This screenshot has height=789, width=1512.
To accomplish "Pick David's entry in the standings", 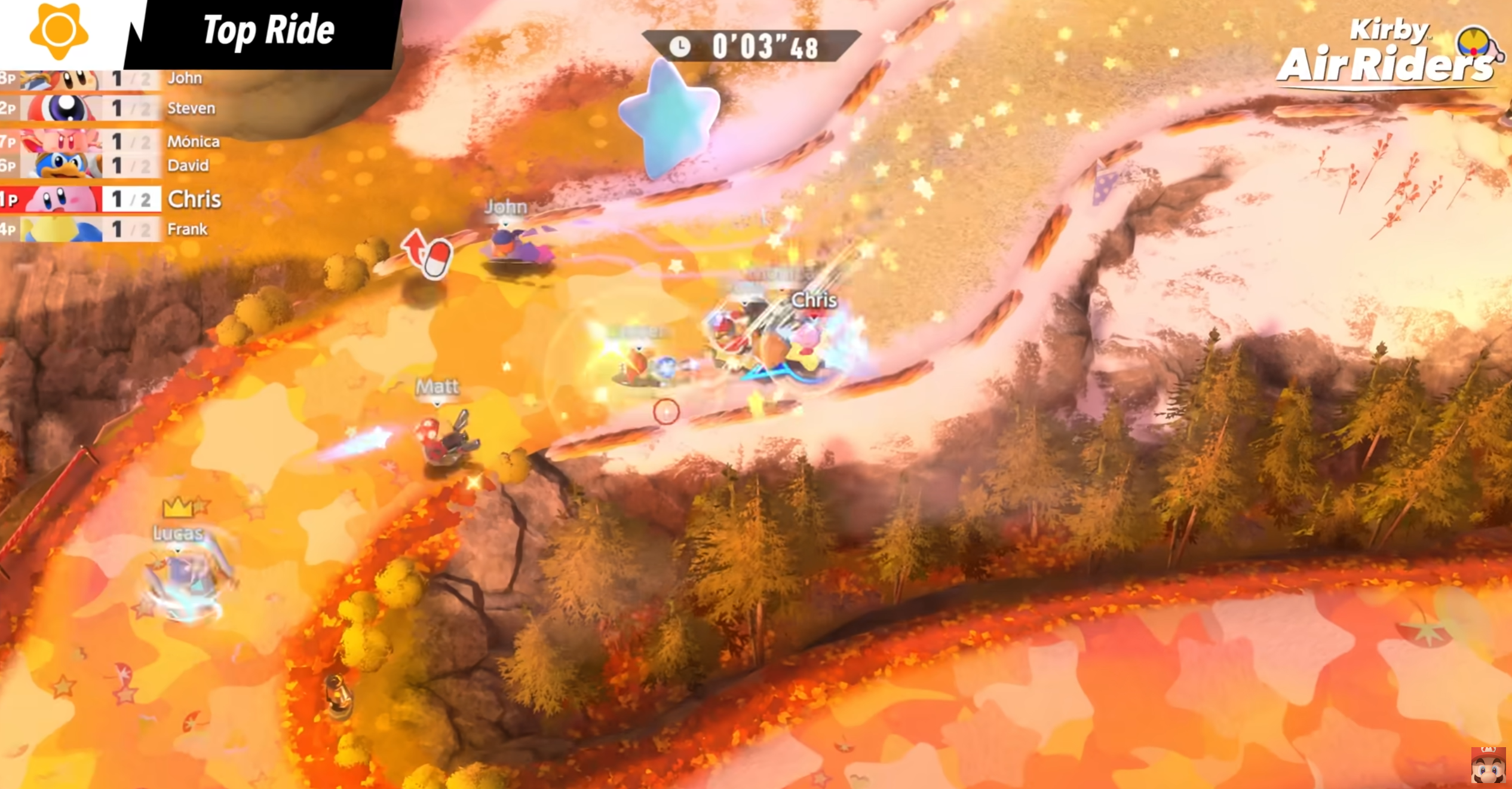I will (x=108, y=166).
